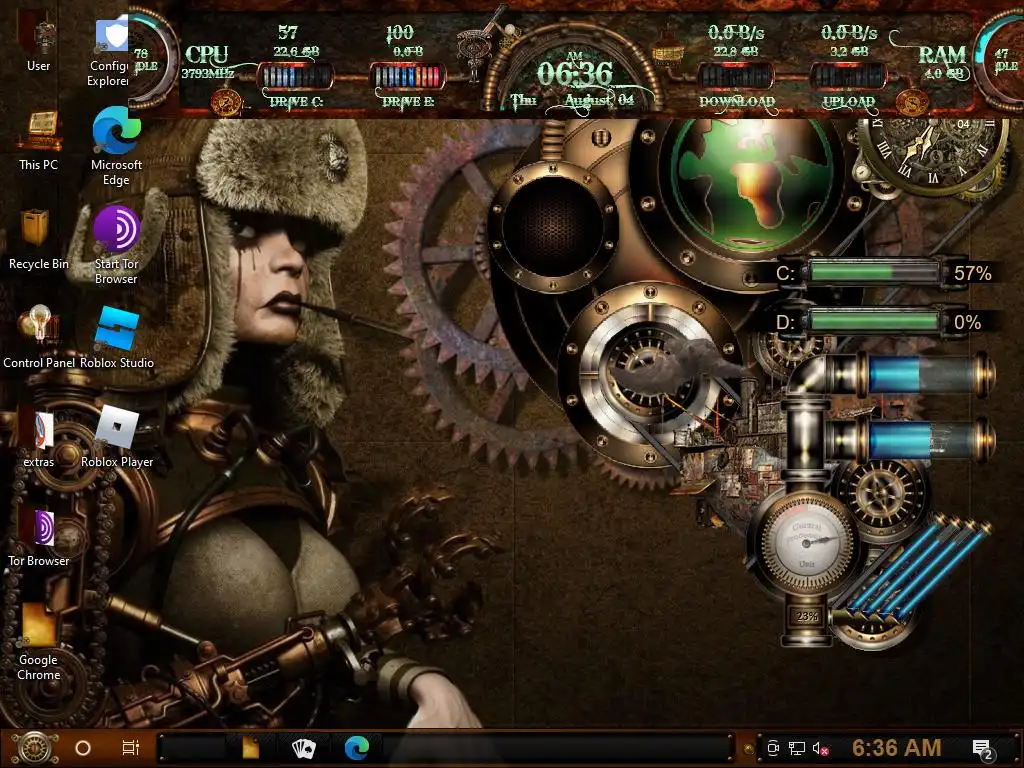This screenshot has width=1024, height=768.
Task: Click the Cortana circle on the taskbar
Action: point(83,747)
